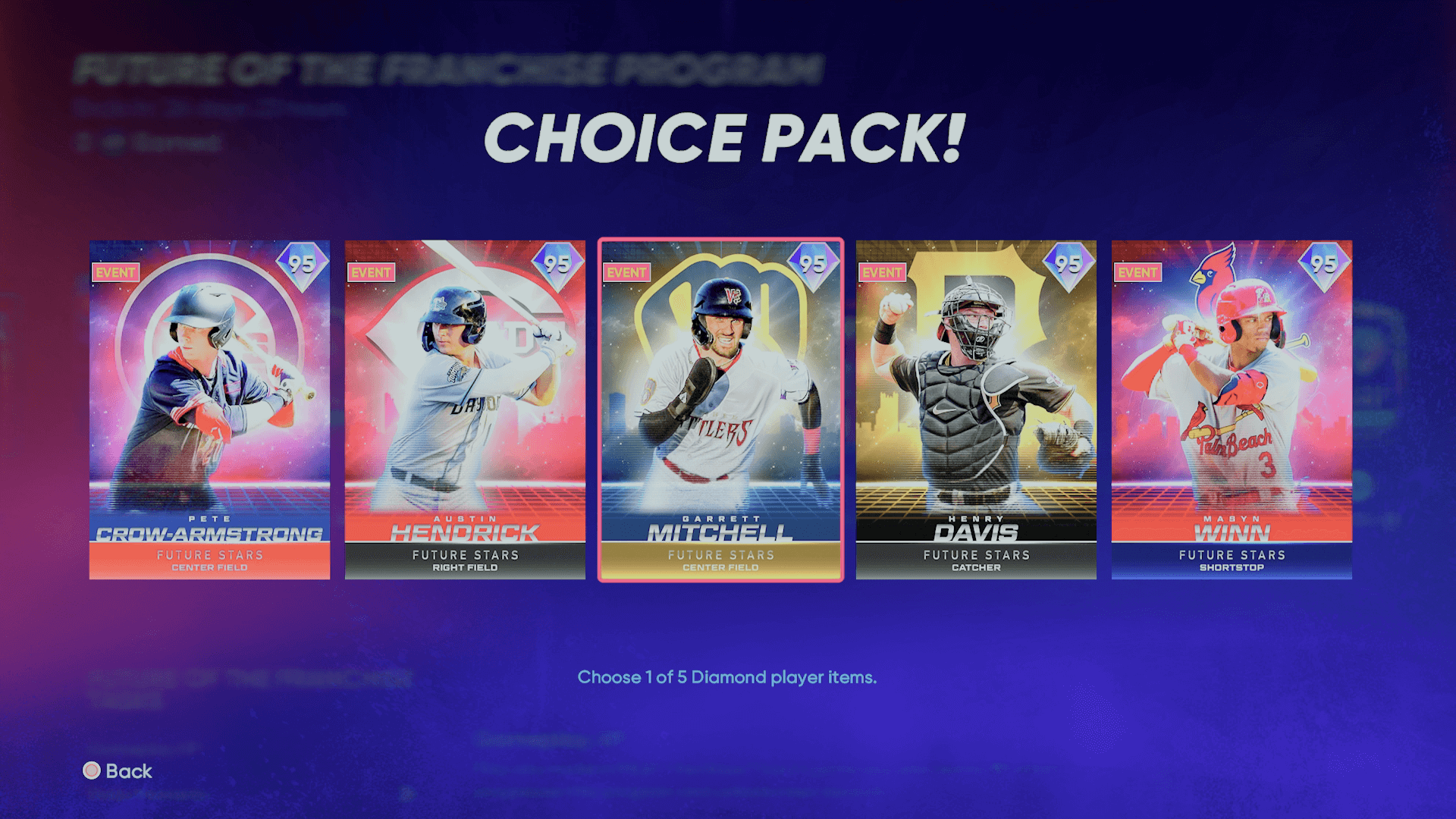Image resolution: width=1456 pixels, height=819 pixels.
Task: Select the Pete Crow-Armstrong Future Stars card
Action: pyautogui.click(x=209, y=409)
